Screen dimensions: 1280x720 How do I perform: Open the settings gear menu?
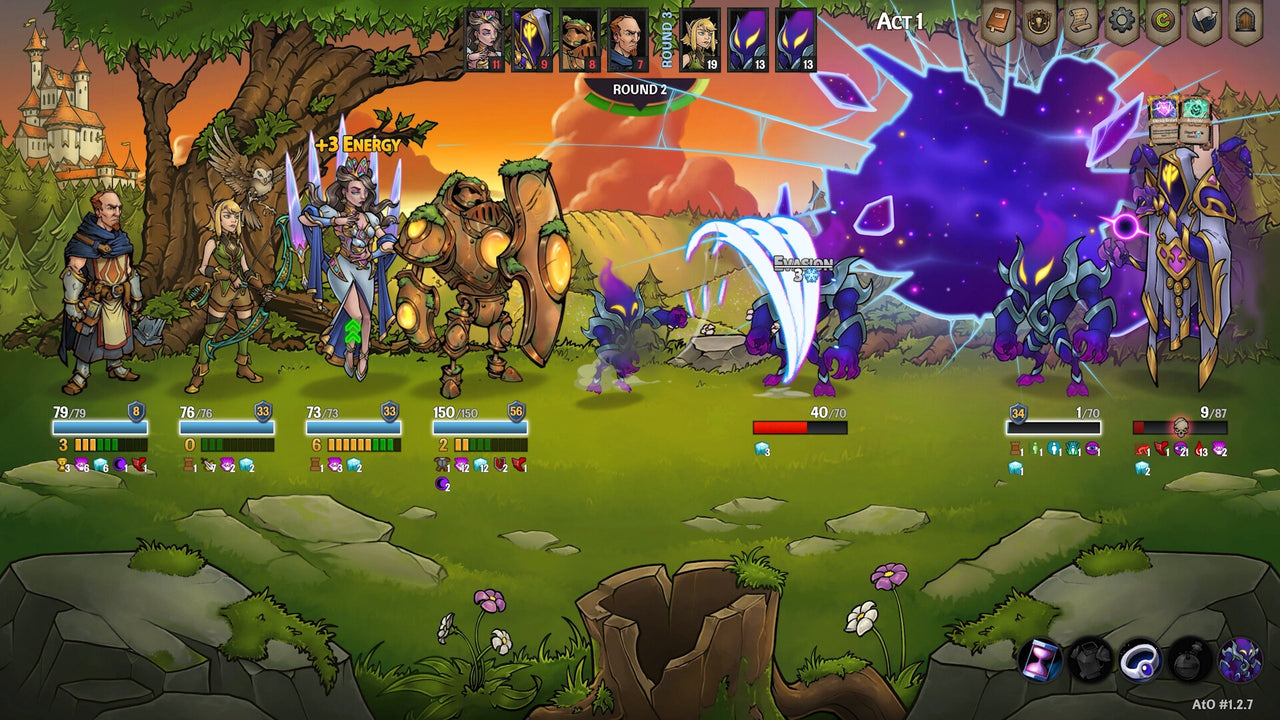(1120, 20)
